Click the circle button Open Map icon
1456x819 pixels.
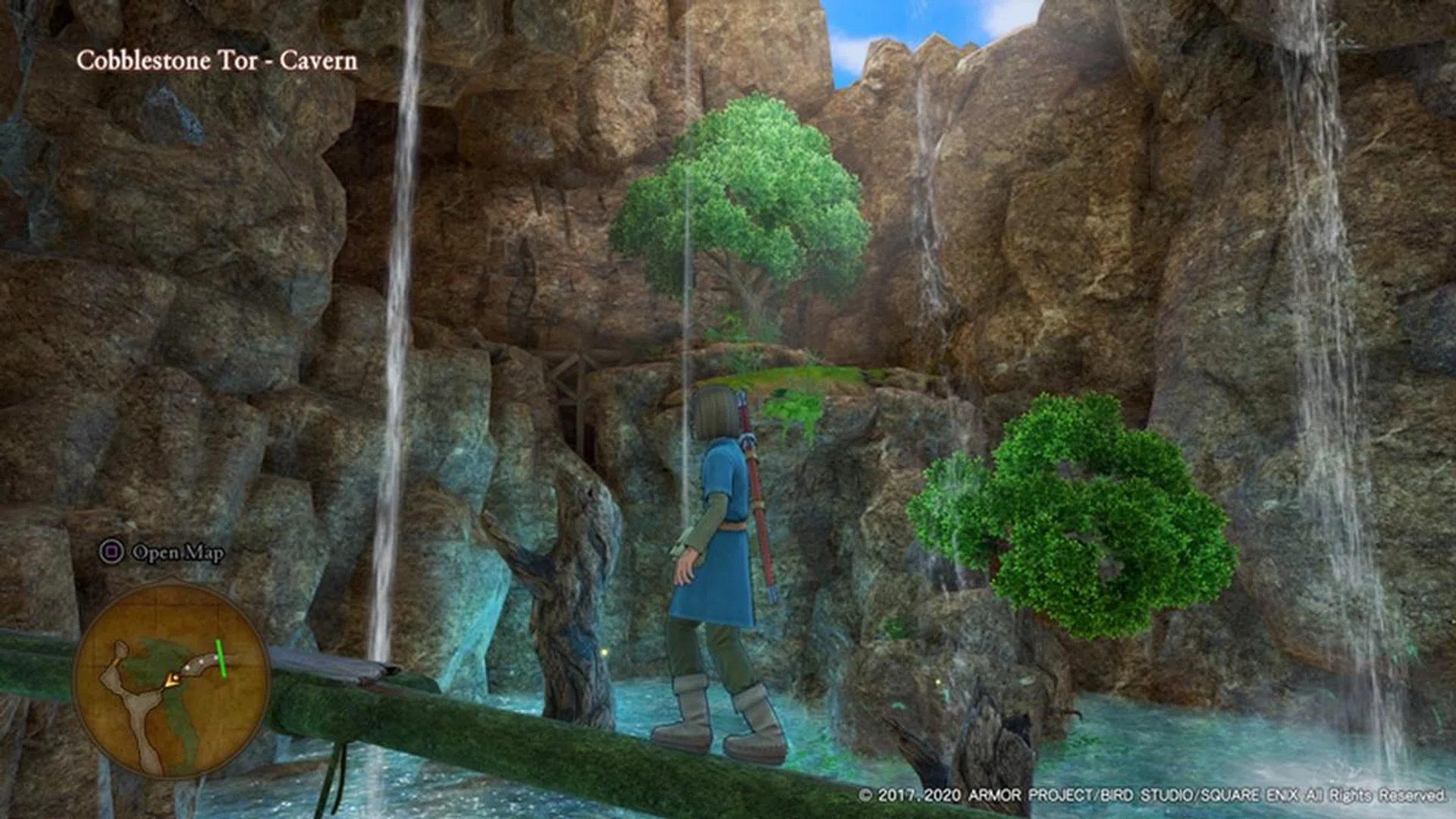click(111, 551)
